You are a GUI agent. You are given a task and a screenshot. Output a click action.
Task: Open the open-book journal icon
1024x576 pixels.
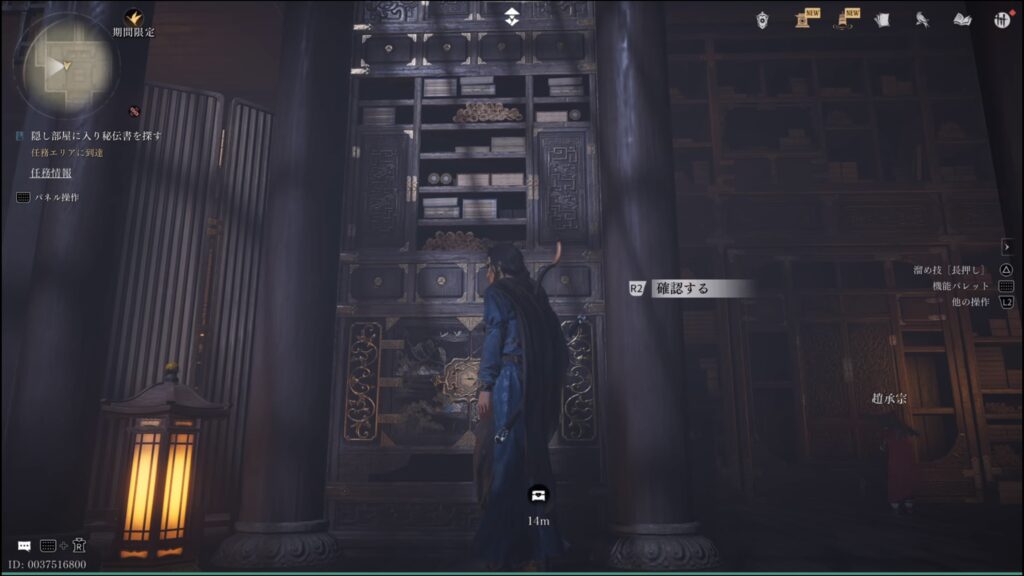(x=962, y=19)
